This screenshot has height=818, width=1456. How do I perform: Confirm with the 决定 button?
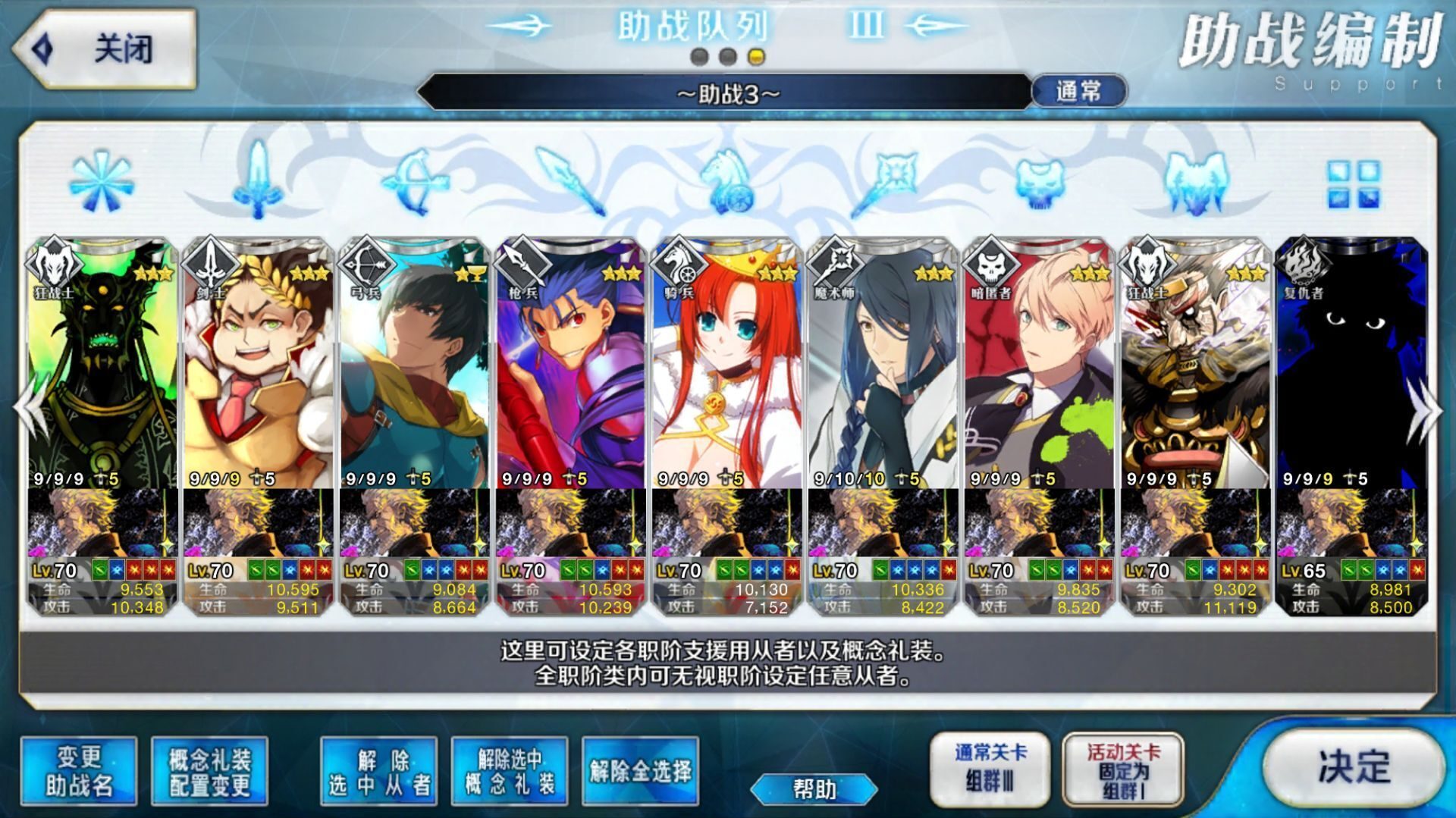tap(1354, 766)
